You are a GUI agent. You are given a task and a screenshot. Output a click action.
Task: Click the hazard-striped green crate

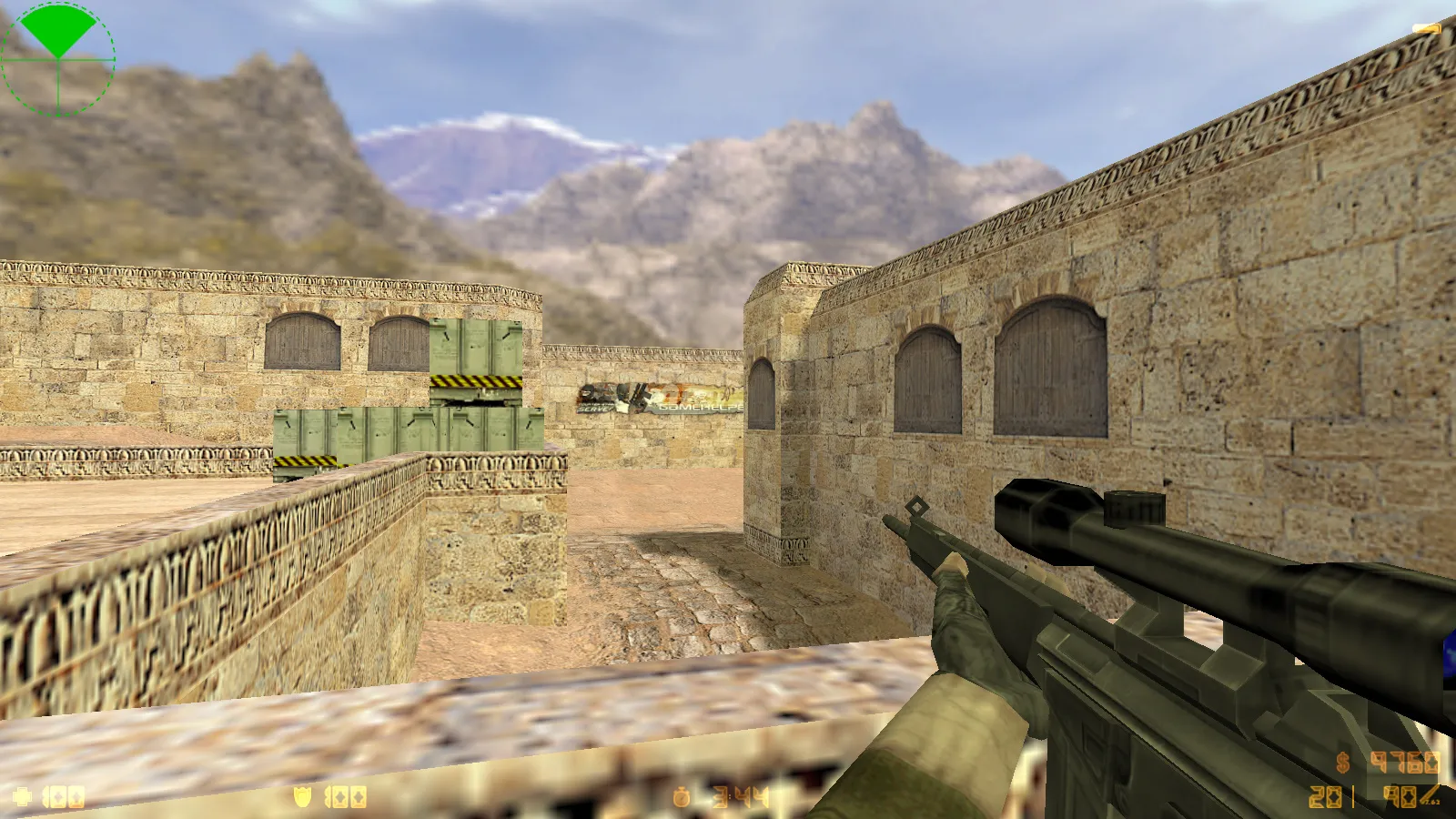coord(477,362)
